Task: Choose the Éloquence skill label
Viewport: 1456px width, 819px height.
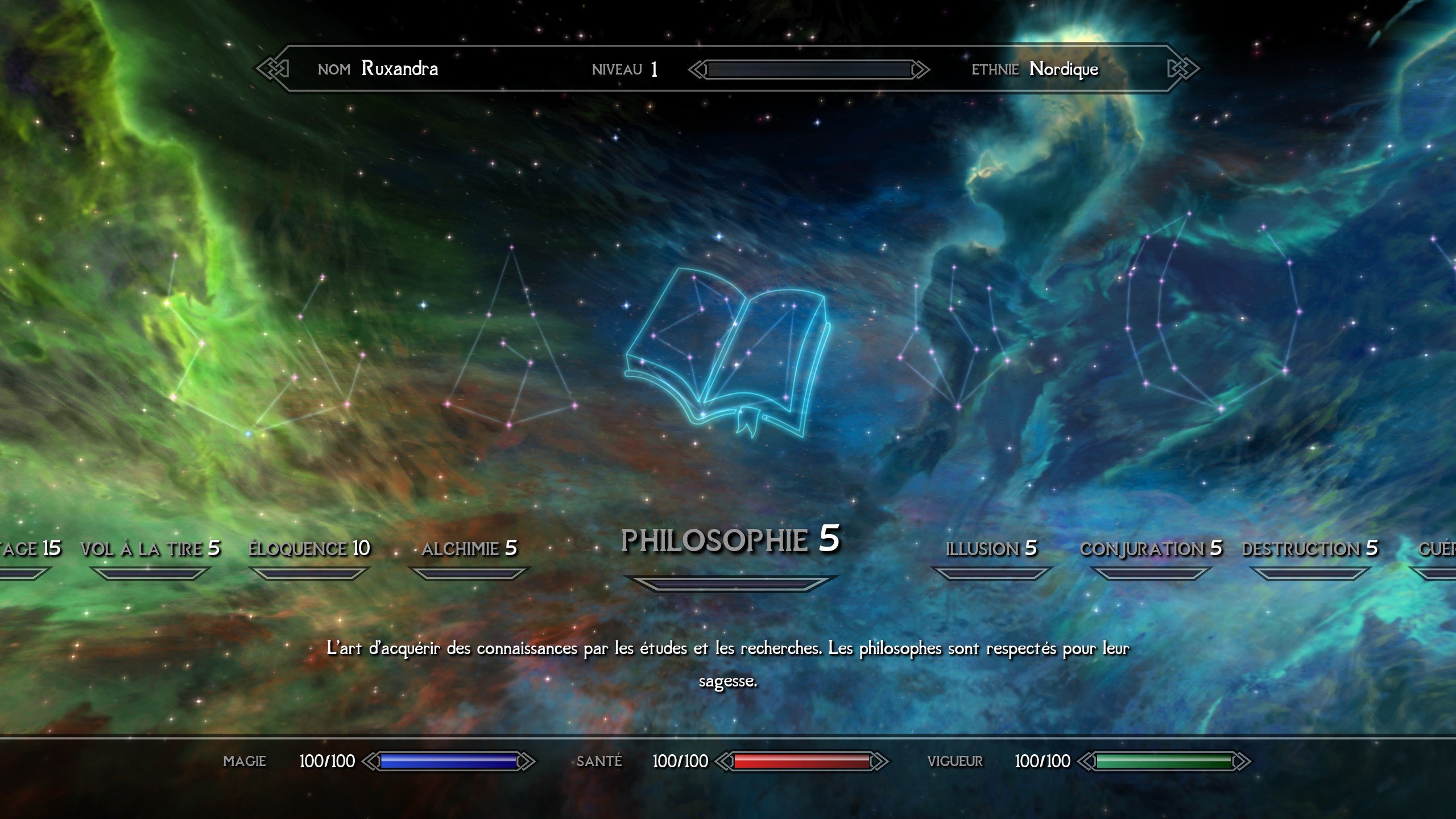Action: [x=309, y=549]
